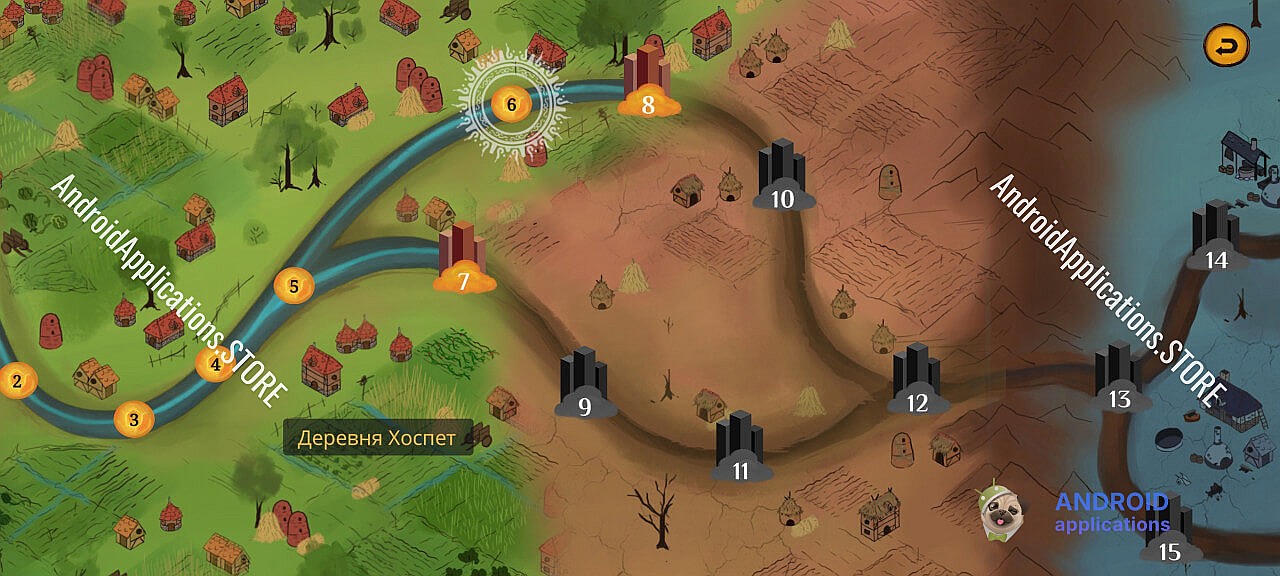This screenshot has height=576, width=1280.
Task: Click the orange back arrow button
Action: (1226, 45)
